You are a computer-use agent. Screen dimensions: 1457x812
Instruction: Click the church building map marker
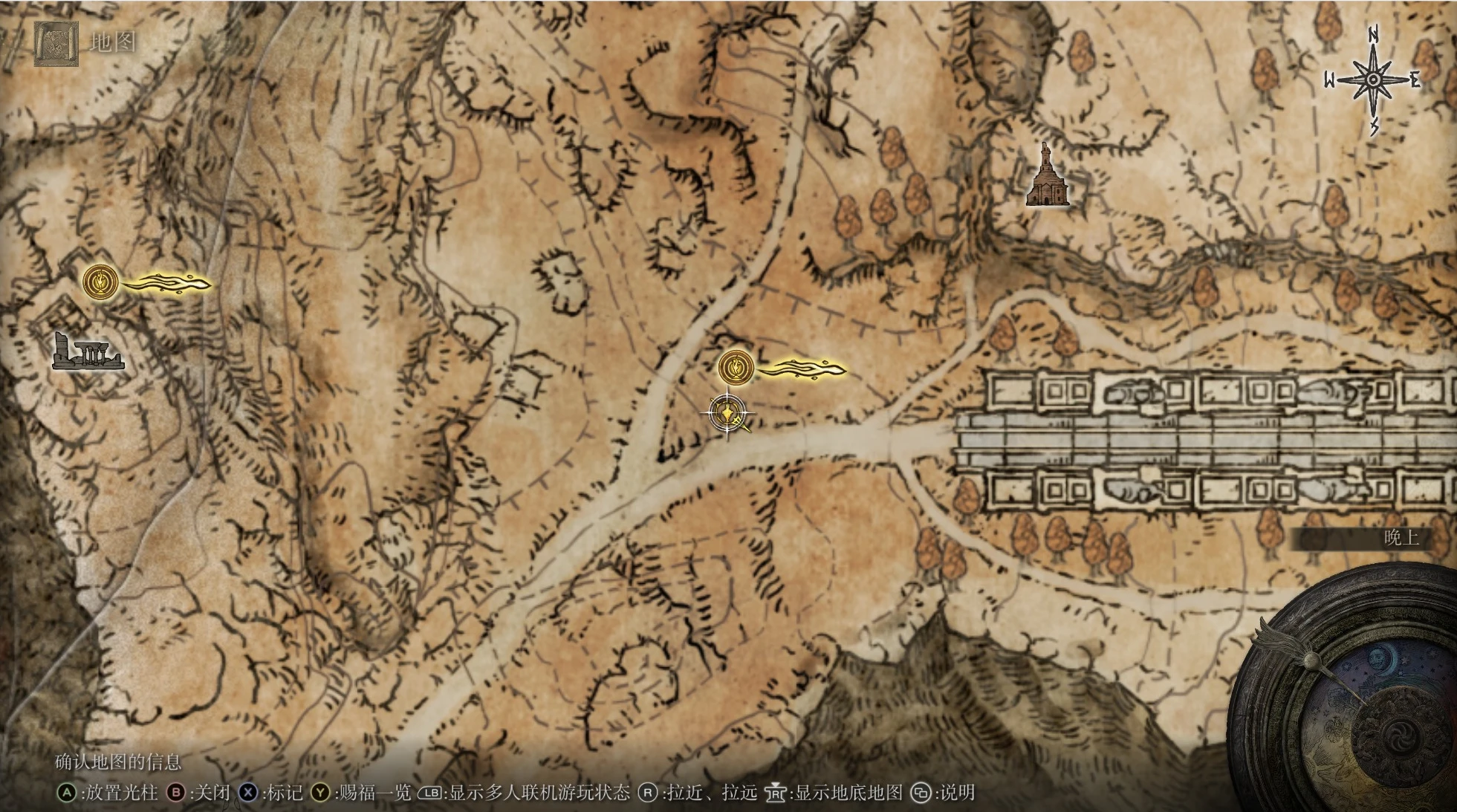coord(1047,176)
